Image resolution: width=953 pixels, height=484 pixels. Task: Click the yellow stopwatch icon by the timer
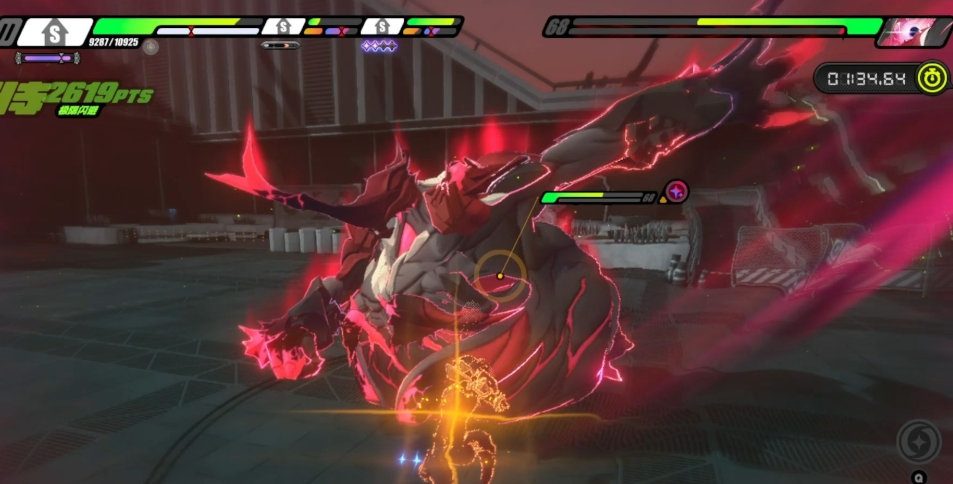pyautogui.click(x=933, y=77)
